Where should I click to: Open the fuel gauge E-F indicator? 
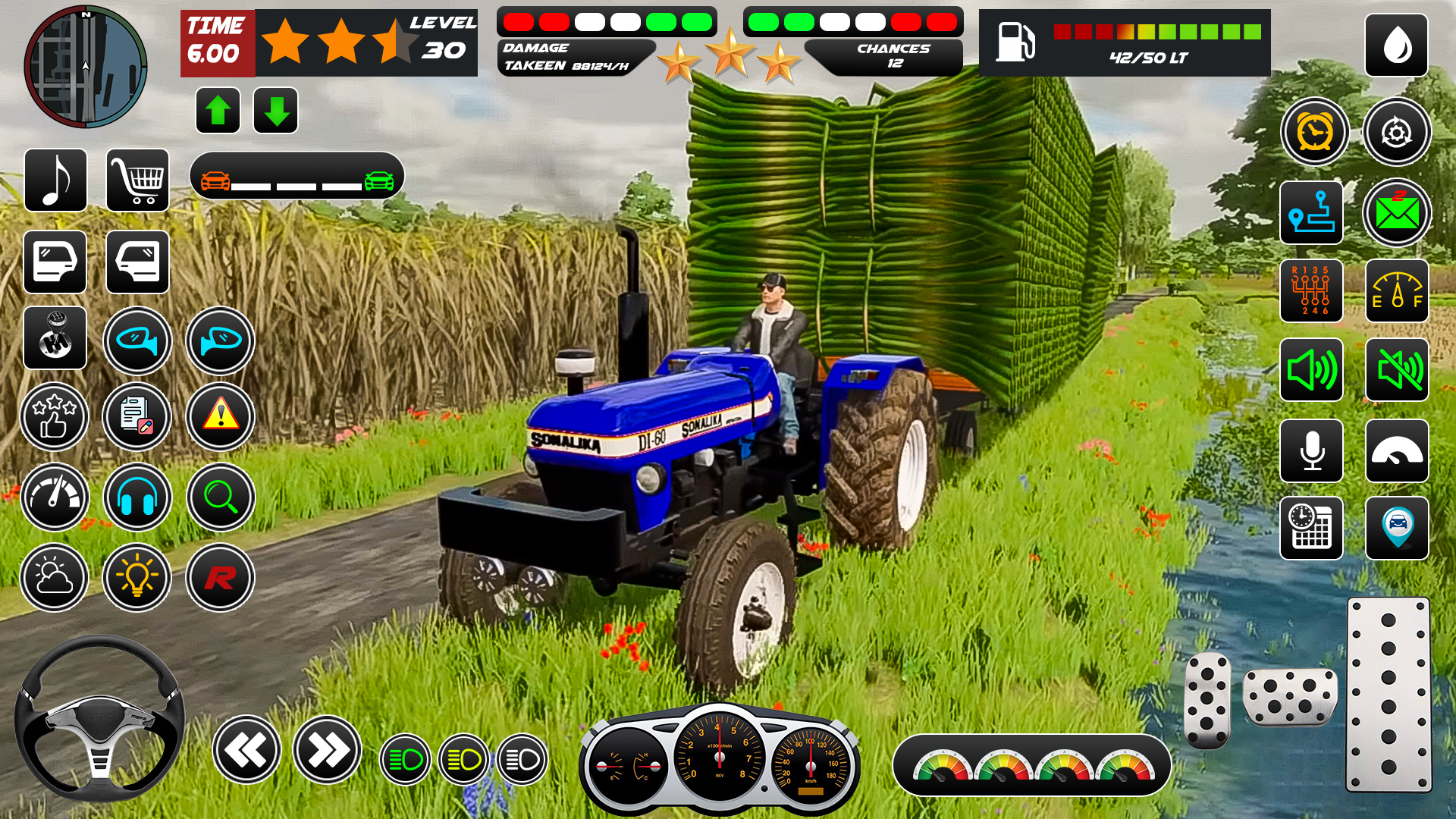tap(1396, 292)
